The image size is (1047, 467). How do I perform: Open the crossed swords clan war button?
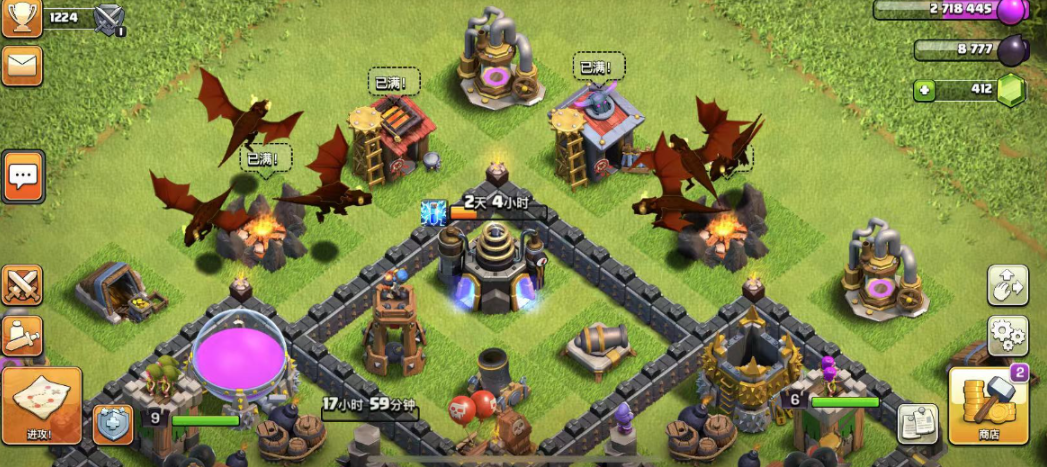[21, 285]
